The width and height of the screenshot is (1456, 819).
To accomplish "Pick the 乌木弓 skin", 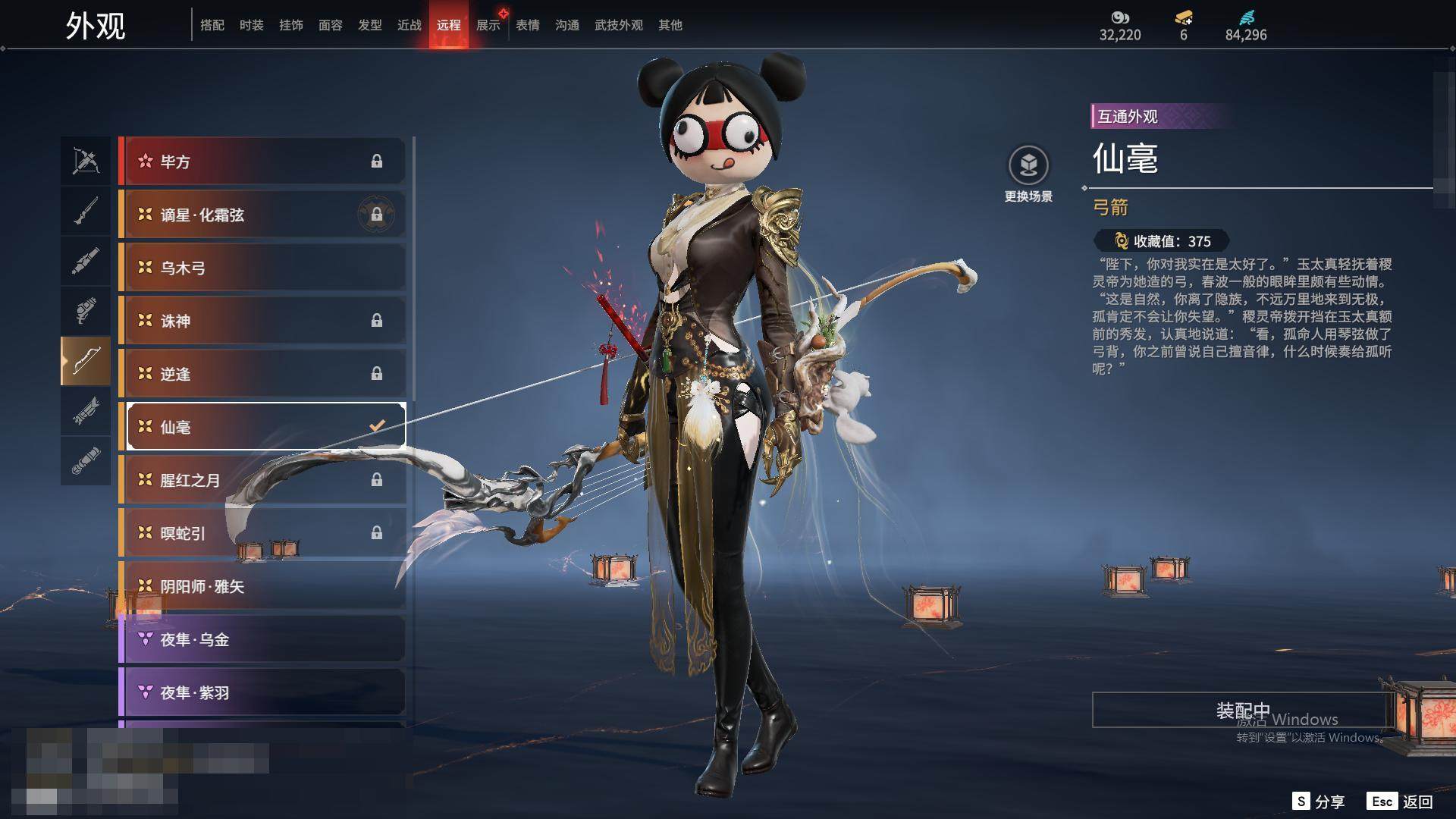I will pyautogui.click(x=262, y=268).
